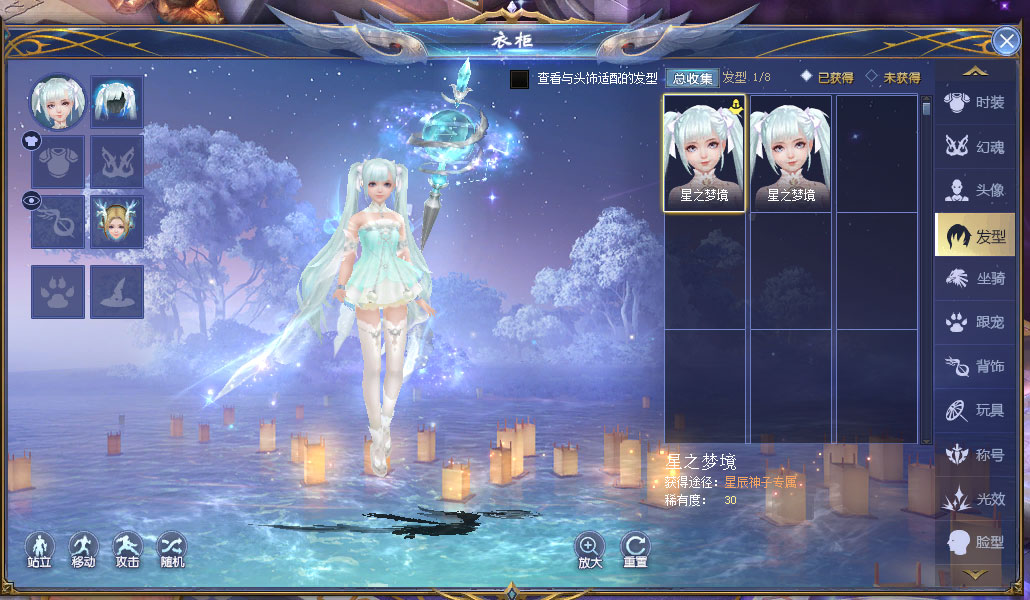
Task: Select the locked 星之梦境 hairstyle thumbnail
Action: tap(704, 153)
